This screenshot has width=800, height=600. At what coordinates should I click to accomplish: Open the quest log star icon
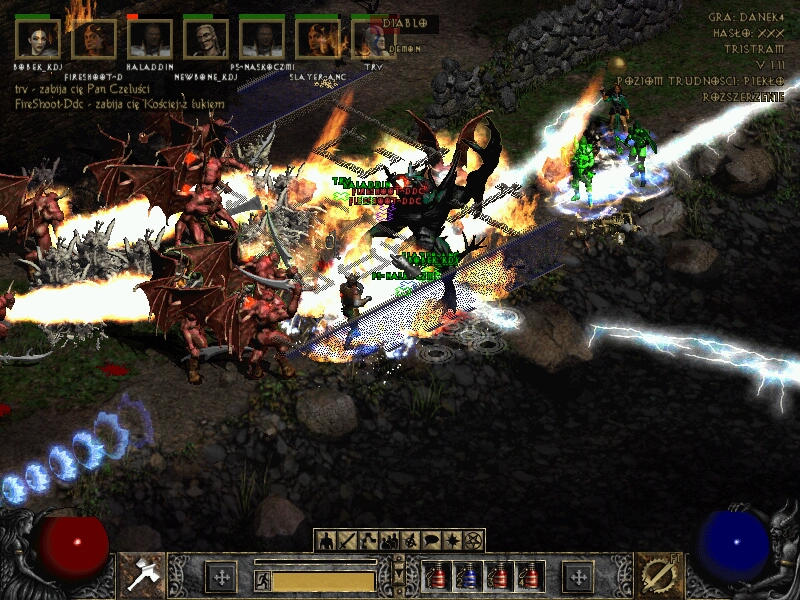[452, 541]
